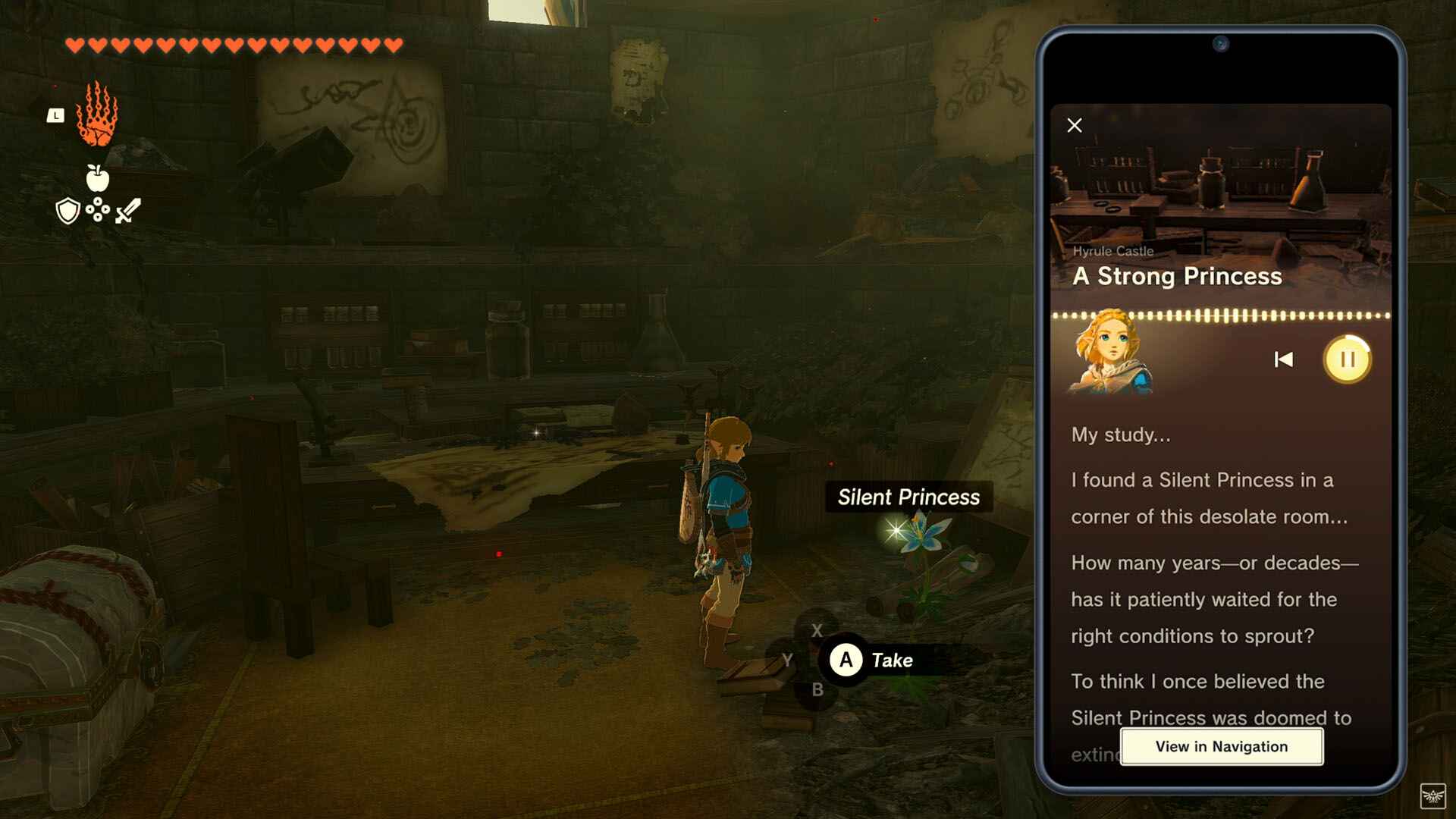Click the X button prompt on screen
Viewport: 1456px width, 819px height.
coord(818,630)
